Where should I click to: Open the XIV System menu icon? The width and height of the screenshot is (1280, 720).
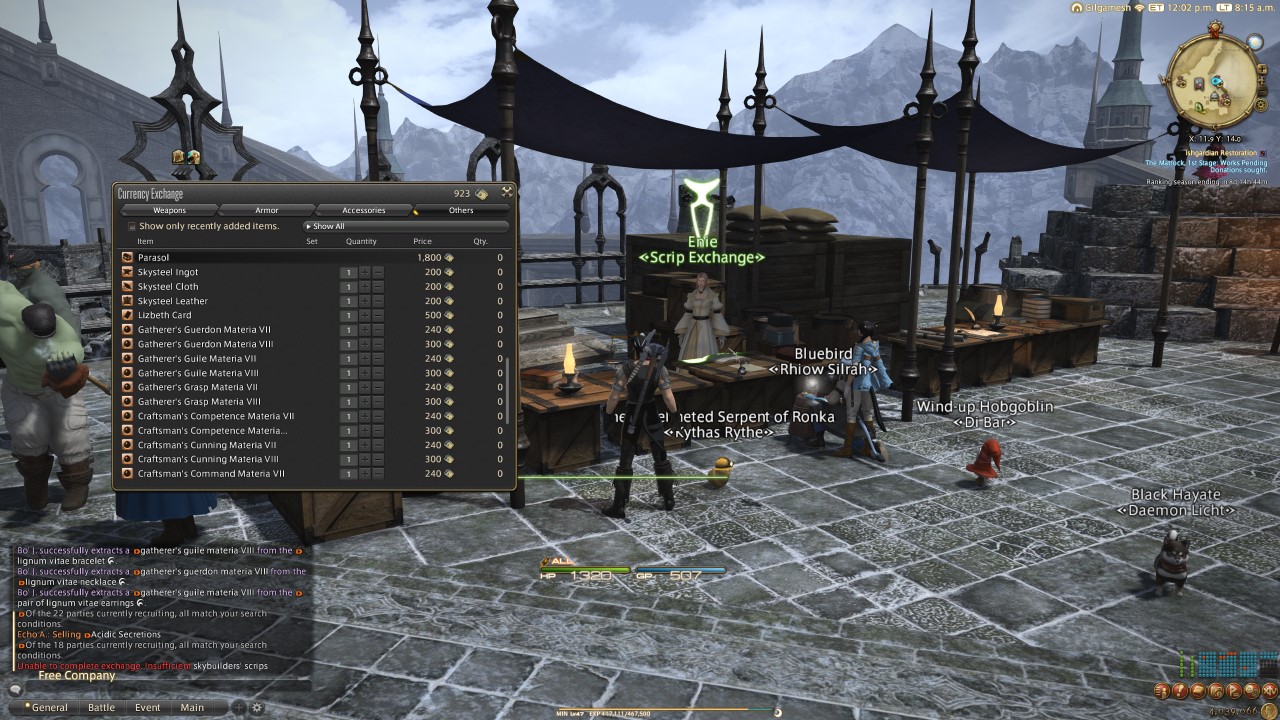(x=1268, y=691)
